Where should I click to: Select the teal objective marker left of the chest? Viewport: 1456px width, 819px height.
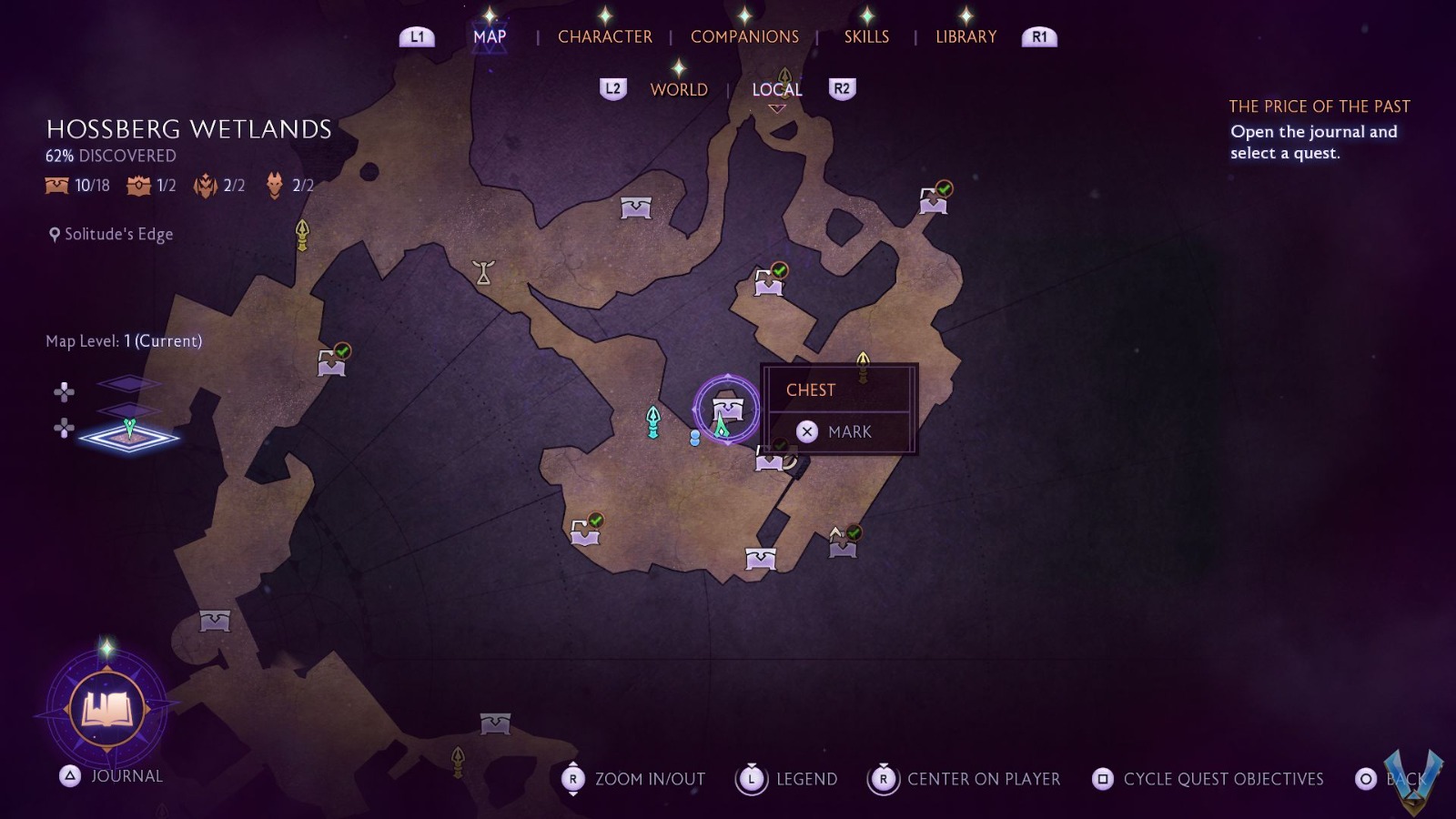(x=652, y=421)
